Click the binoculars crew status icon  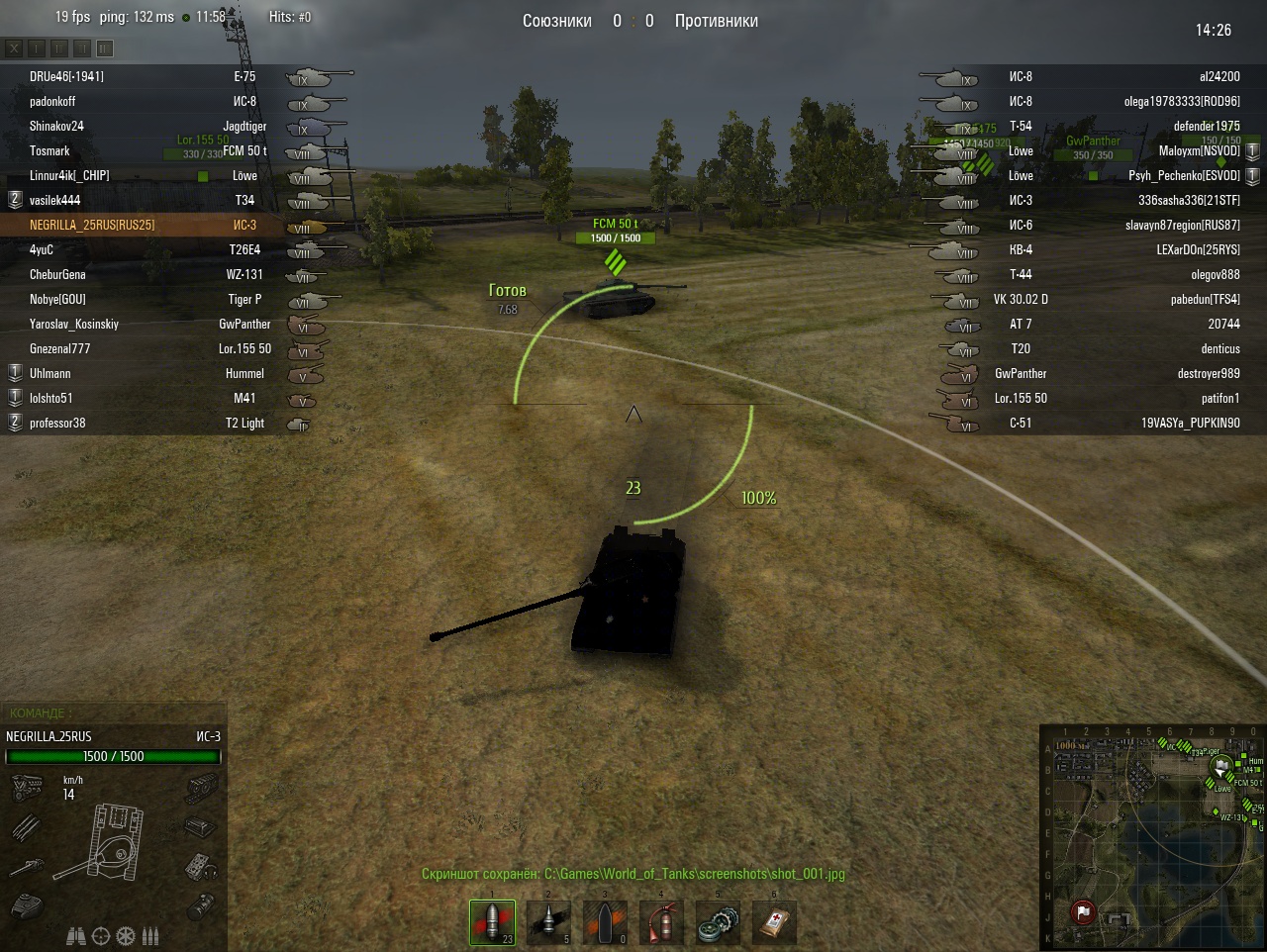click(75, 935)
